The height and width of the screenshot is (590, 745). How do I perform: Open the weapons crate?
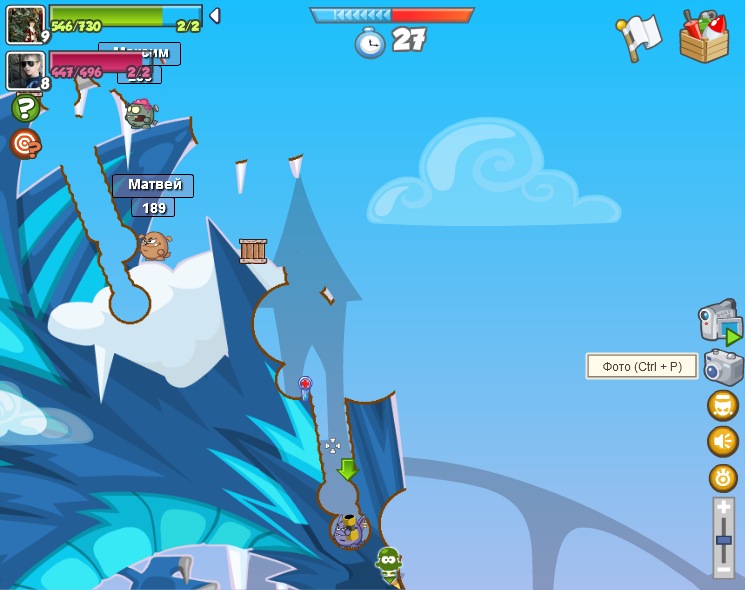(704, 38)
